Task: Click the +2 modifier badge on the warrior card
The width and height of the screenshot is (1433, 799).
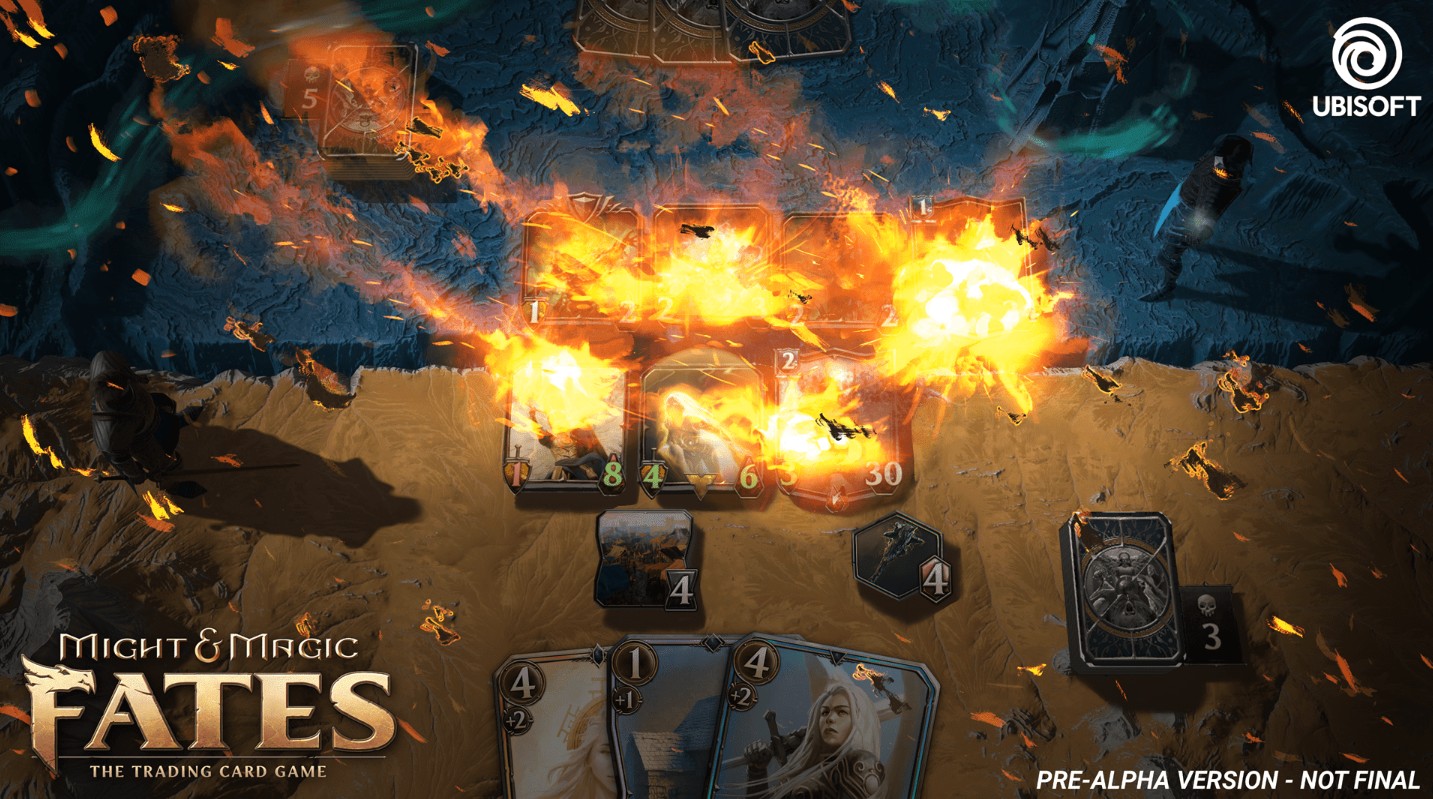Action: pyautogui.click(x=741, y=697)
